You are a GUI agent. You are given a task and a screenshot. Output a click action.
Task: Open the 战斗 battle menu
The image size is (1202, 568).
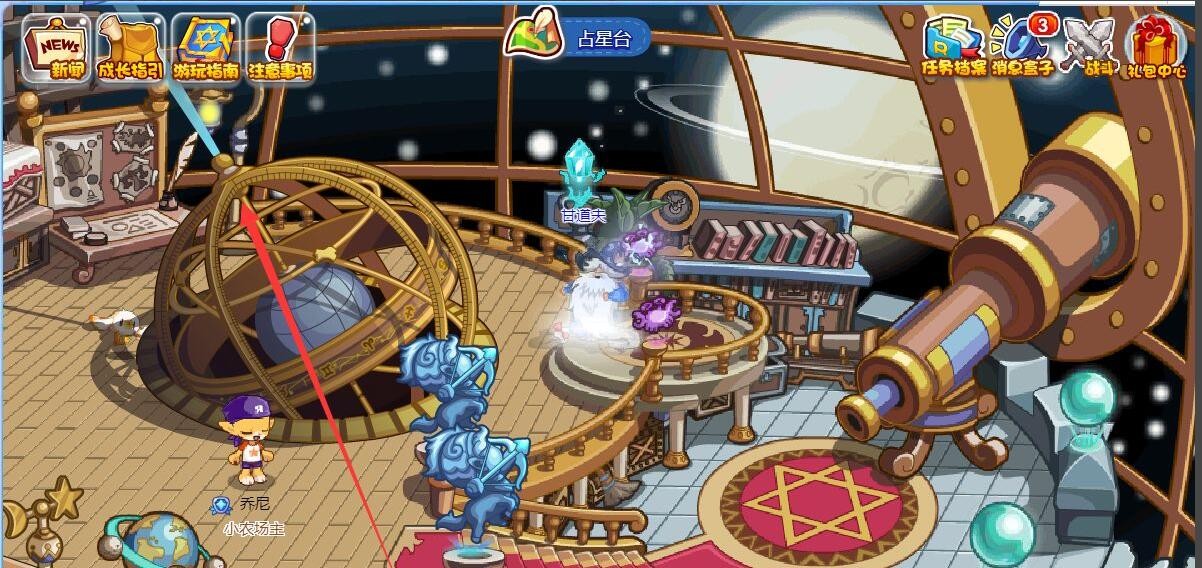(1087, 46)
